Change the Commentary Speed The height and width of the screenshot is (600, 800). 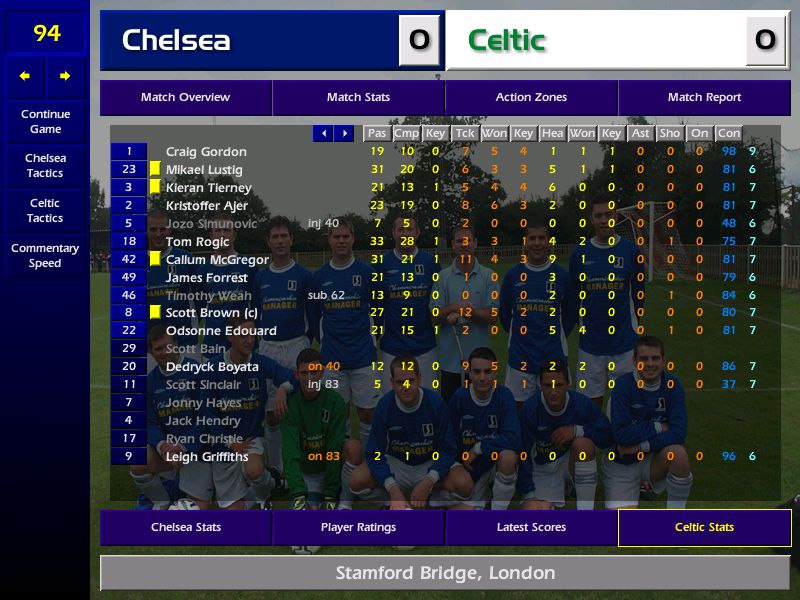click(x=45, y=255)
